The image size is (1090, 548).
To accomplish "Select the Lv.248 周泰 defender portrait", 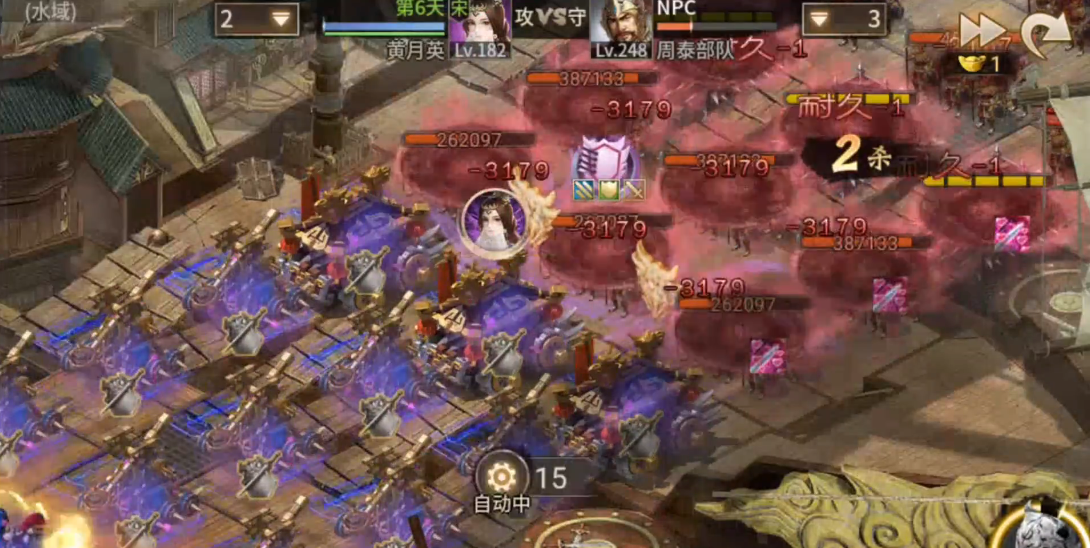I will [620, 24].
